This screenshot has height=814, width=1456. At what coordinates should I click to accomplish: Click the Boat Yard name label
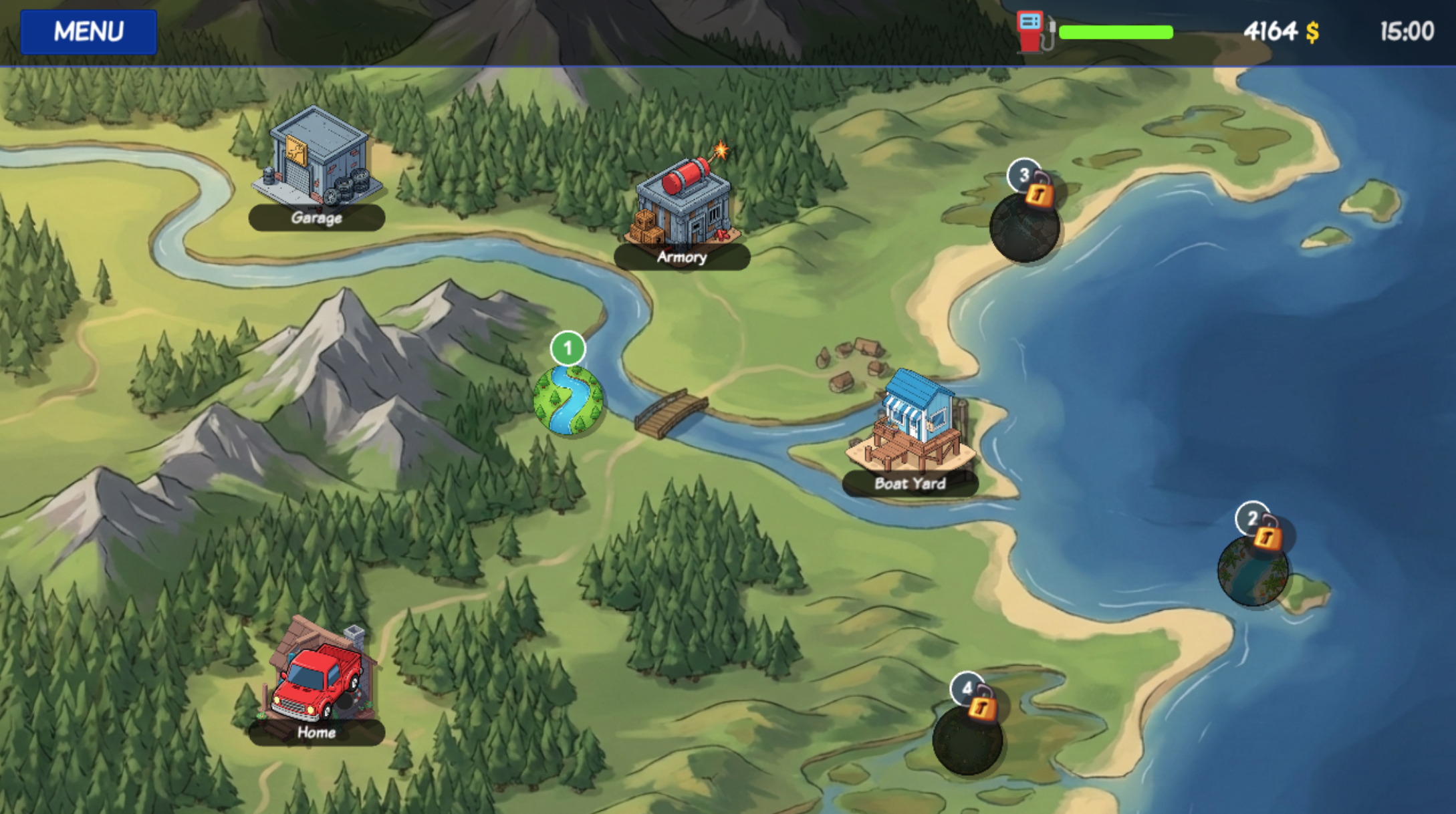(909, 483)
